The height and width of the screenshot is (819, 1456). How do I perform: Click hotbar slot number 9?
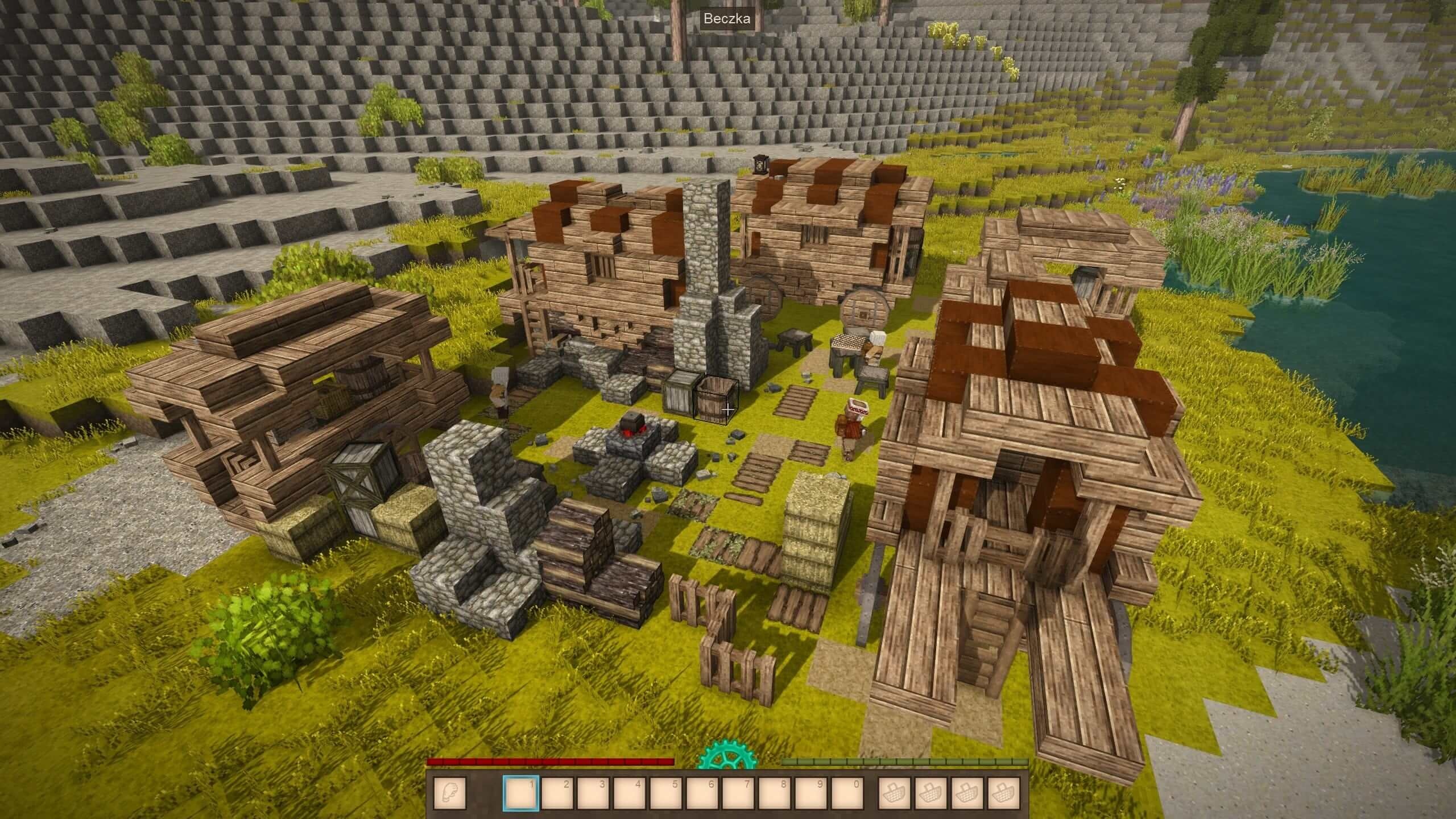tap(812, 792)
